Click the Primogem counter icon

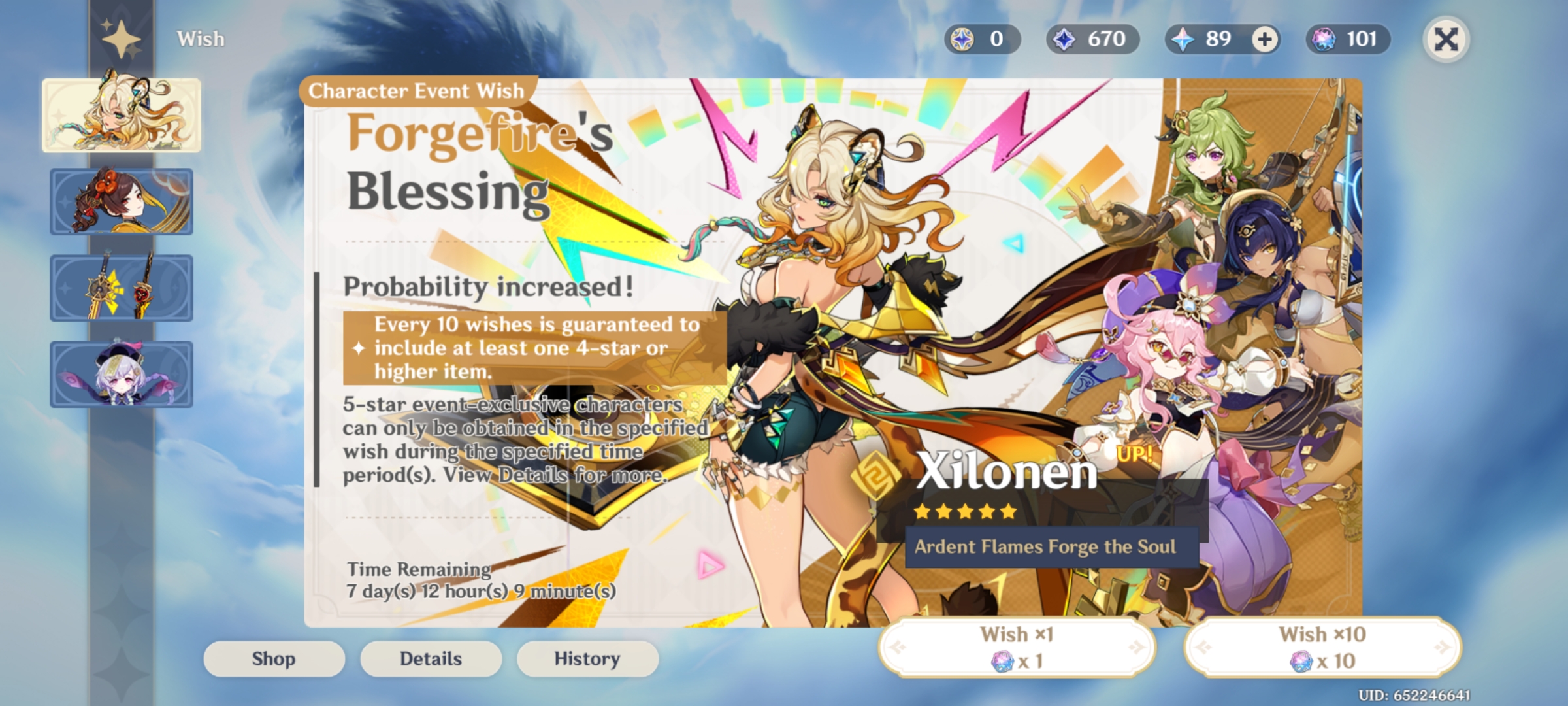1183,39
